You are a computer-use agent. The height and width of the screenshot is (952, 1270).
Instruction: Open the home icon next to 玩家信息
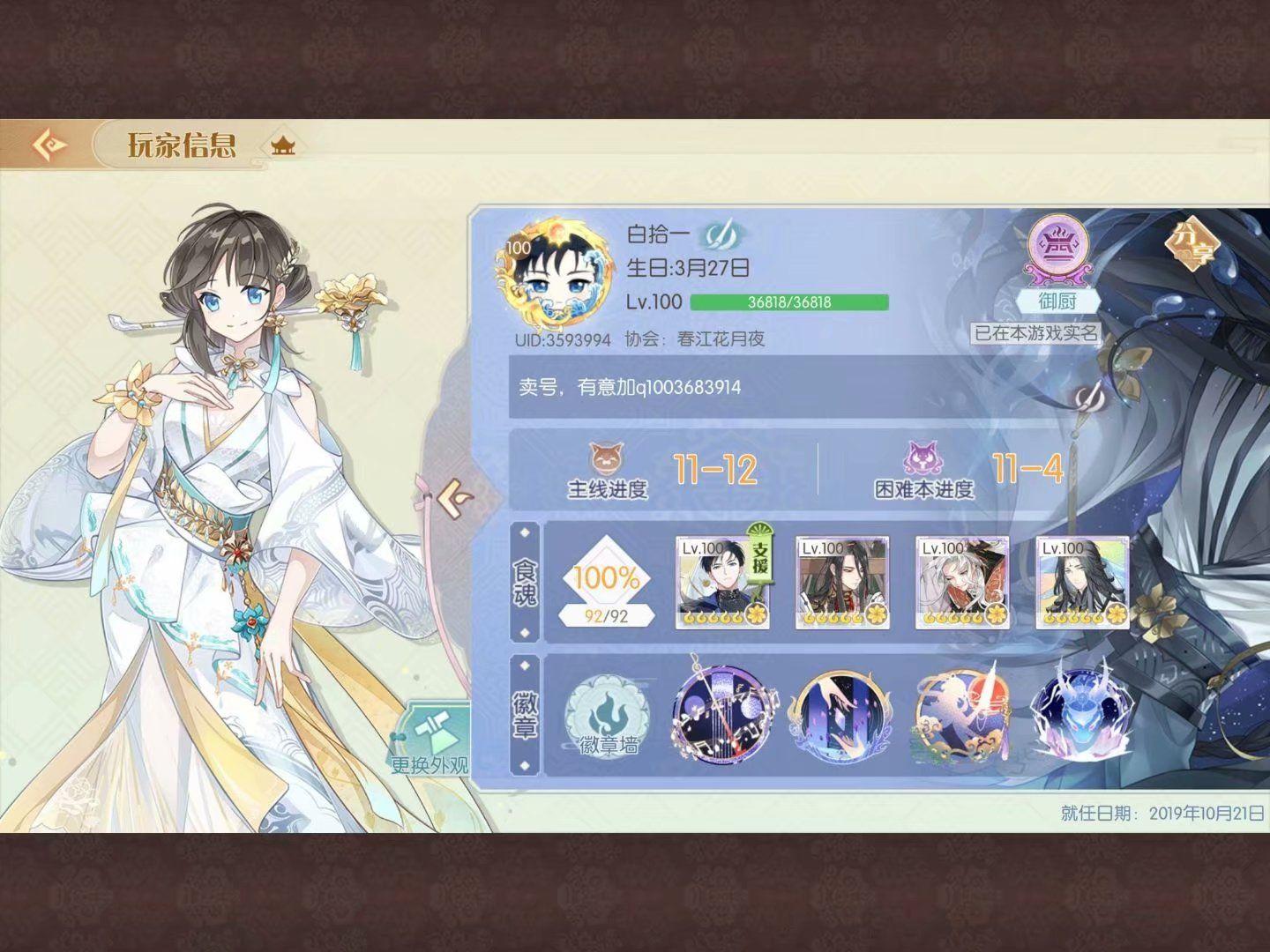(x=283, y=145)
